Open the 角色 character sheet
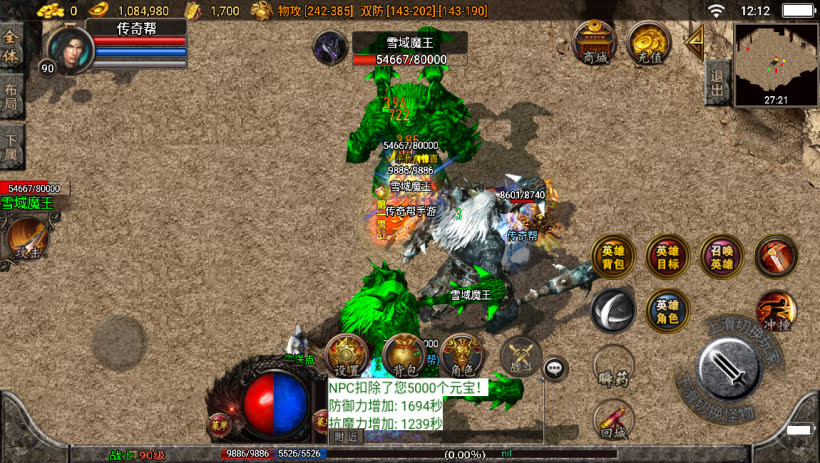Screen dimensions: 820x463 [461, 356]
